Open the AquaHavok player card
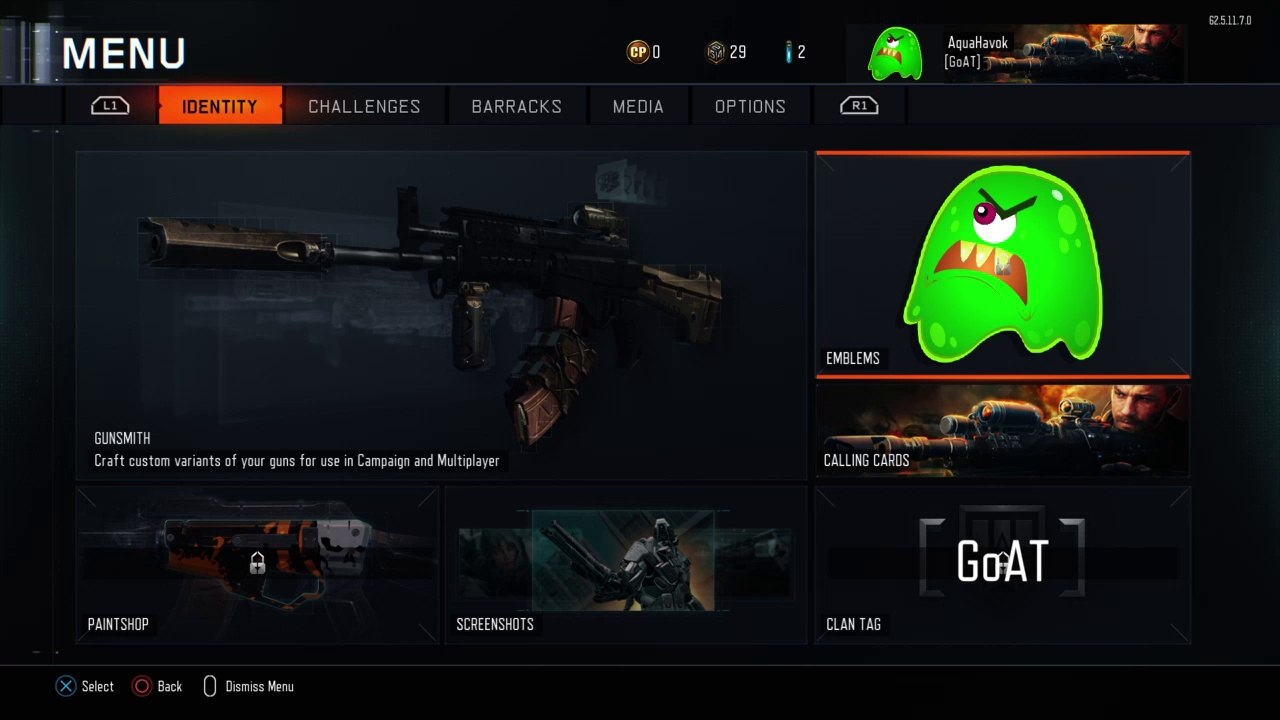Image resolution: width=1280 pixels, height=720 pixels. pos(1015,53)
